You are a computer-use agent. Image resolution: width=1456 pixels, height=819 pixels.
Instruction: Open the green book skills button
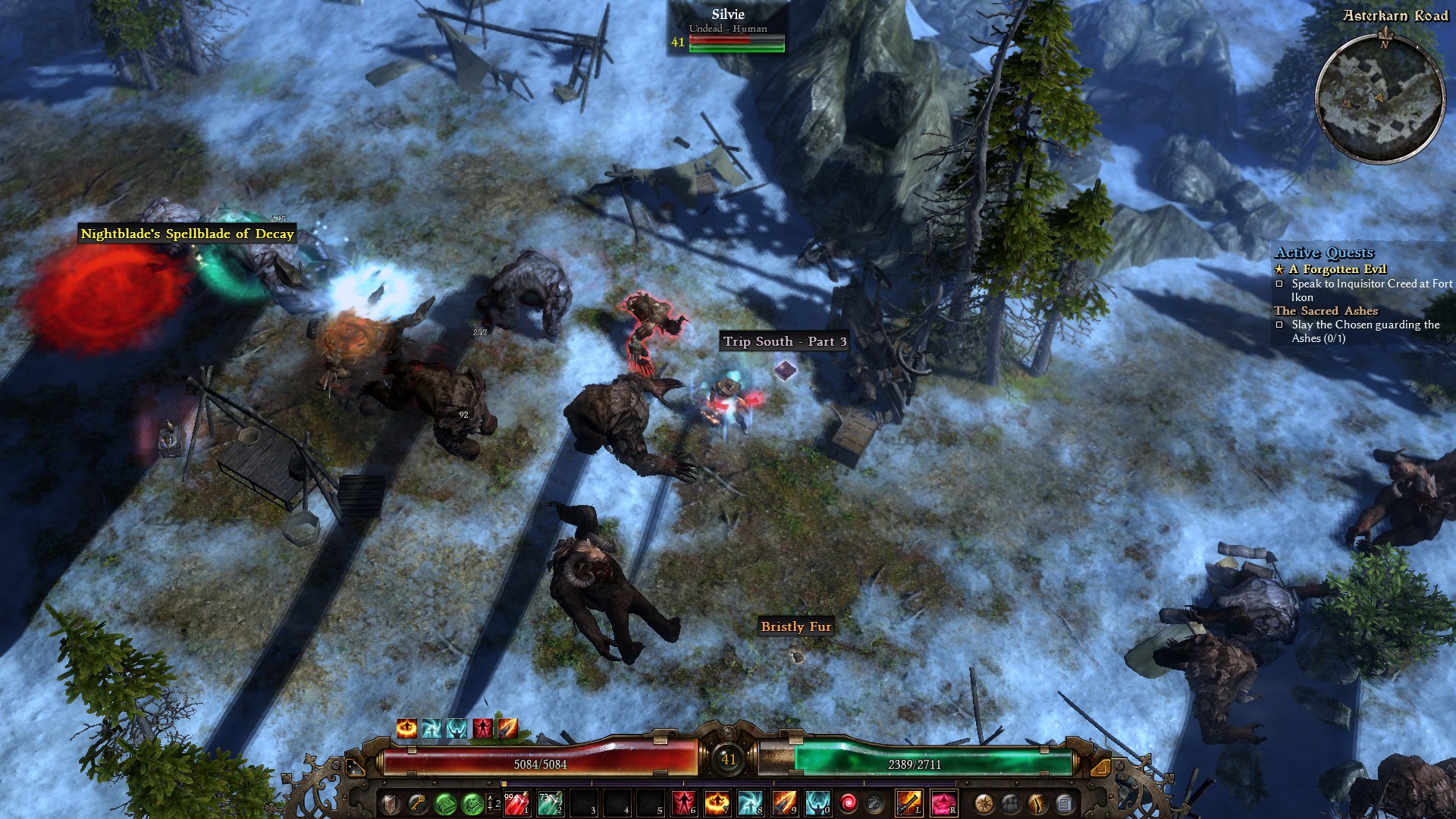click(444, 802)
